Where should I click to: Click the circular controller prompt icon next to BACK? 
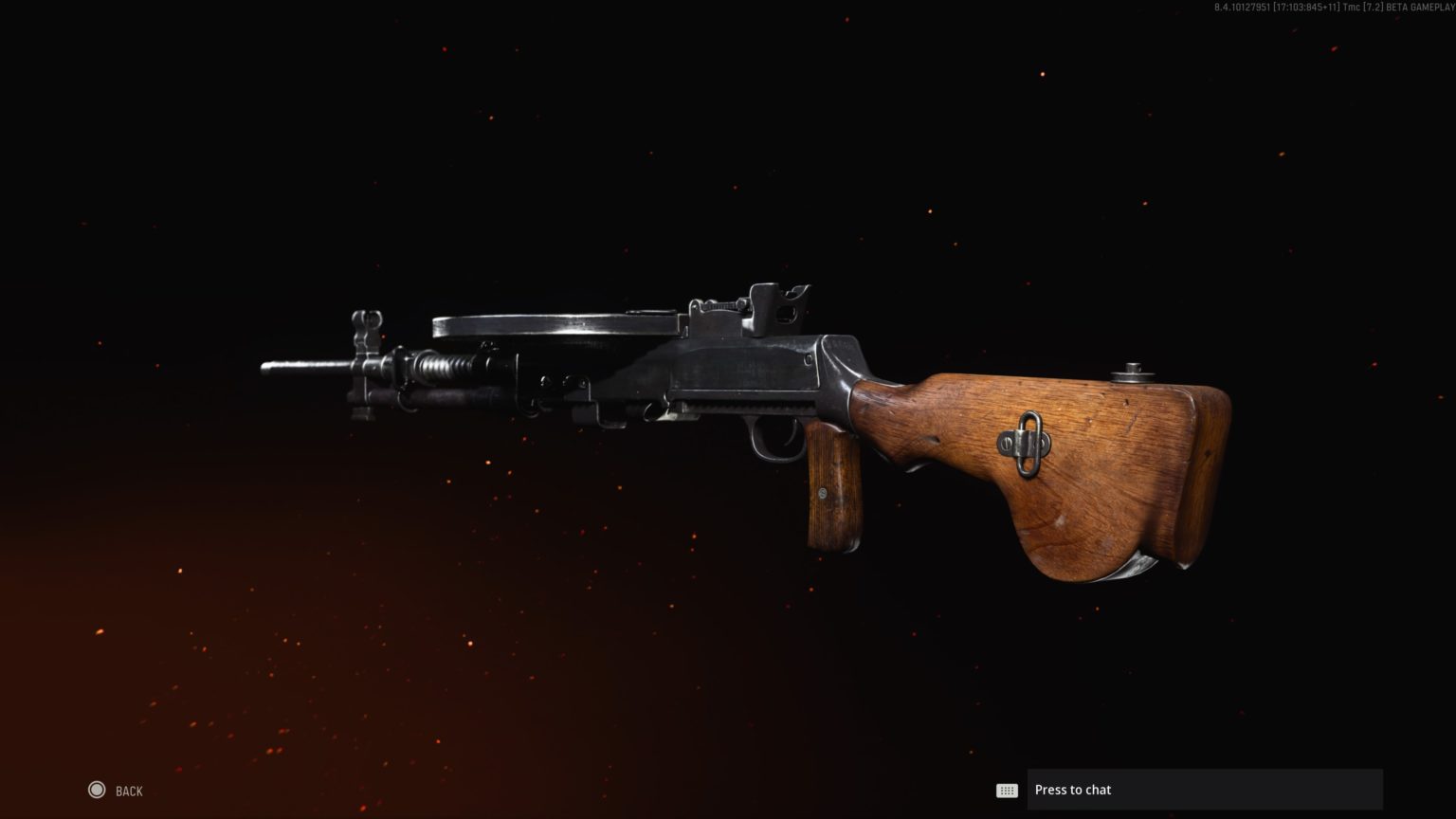coord(95,789)
